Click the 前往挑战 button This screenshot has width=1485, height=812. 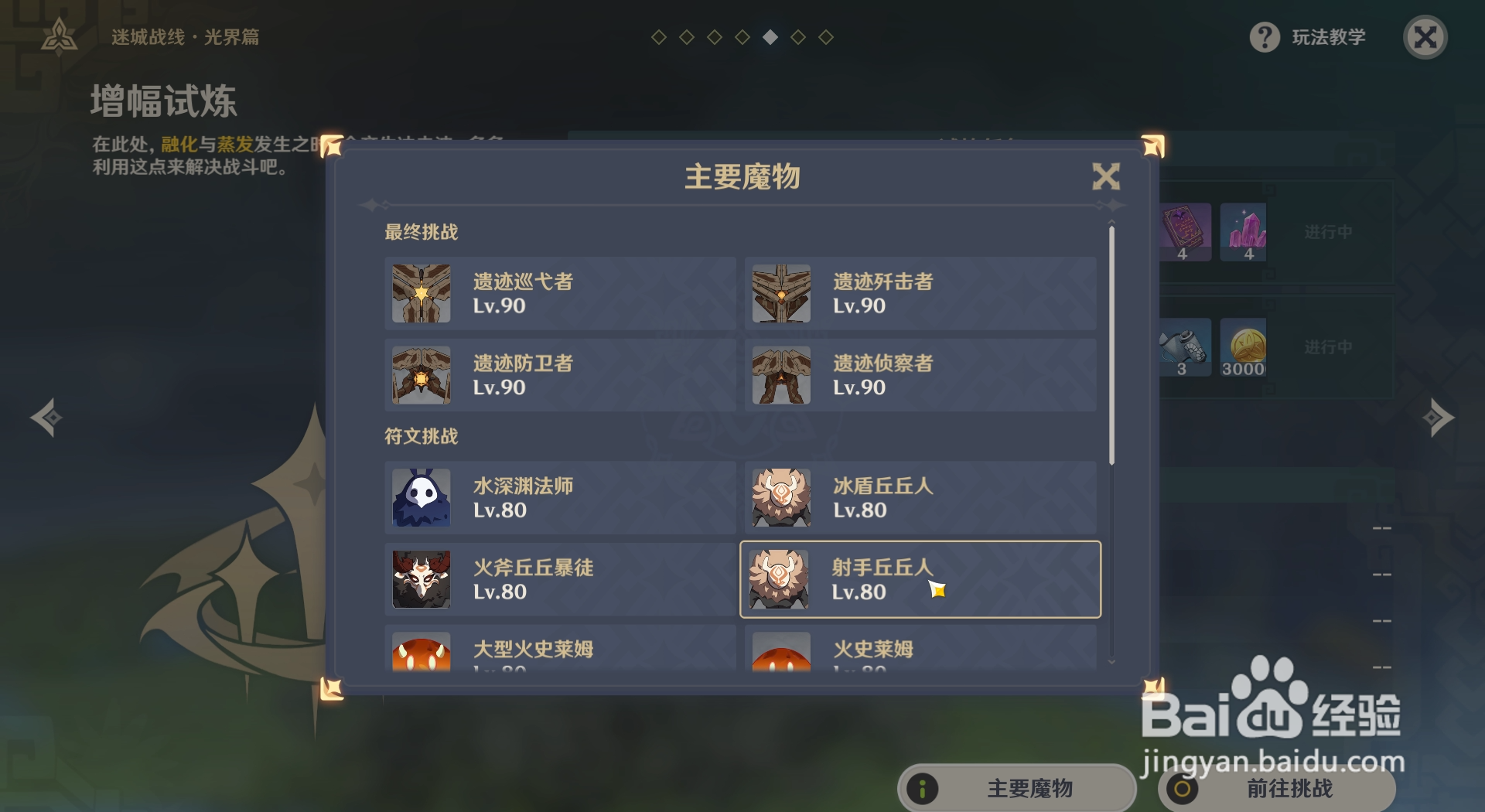1276,790
